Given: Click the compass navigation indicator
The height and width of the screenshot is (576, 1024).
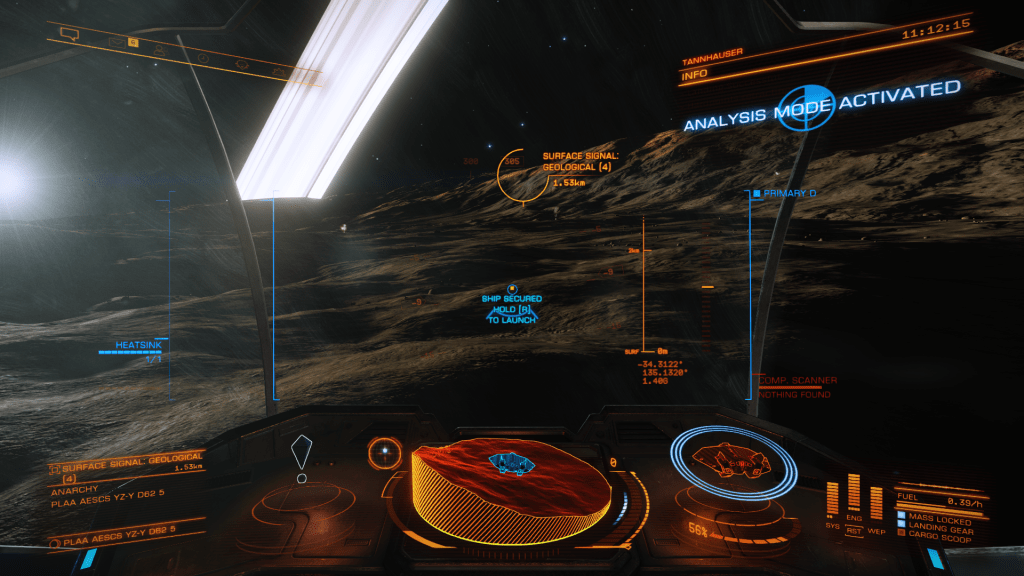Looking at the screenshot, I should [x=384, y=453].
